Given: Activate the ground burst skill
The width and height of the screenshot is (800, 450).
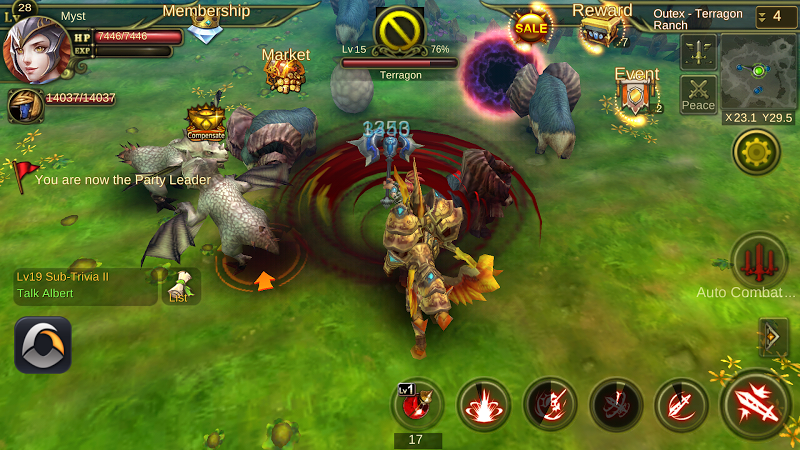Looking at the screenshot, I should [x=484, y=404].
